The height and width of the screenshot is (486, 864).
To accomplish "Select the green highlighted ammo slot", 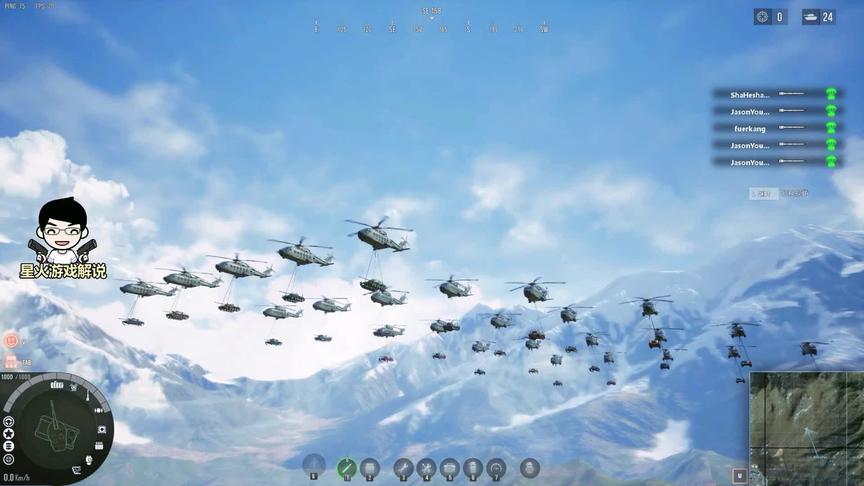I will [347, 467].
